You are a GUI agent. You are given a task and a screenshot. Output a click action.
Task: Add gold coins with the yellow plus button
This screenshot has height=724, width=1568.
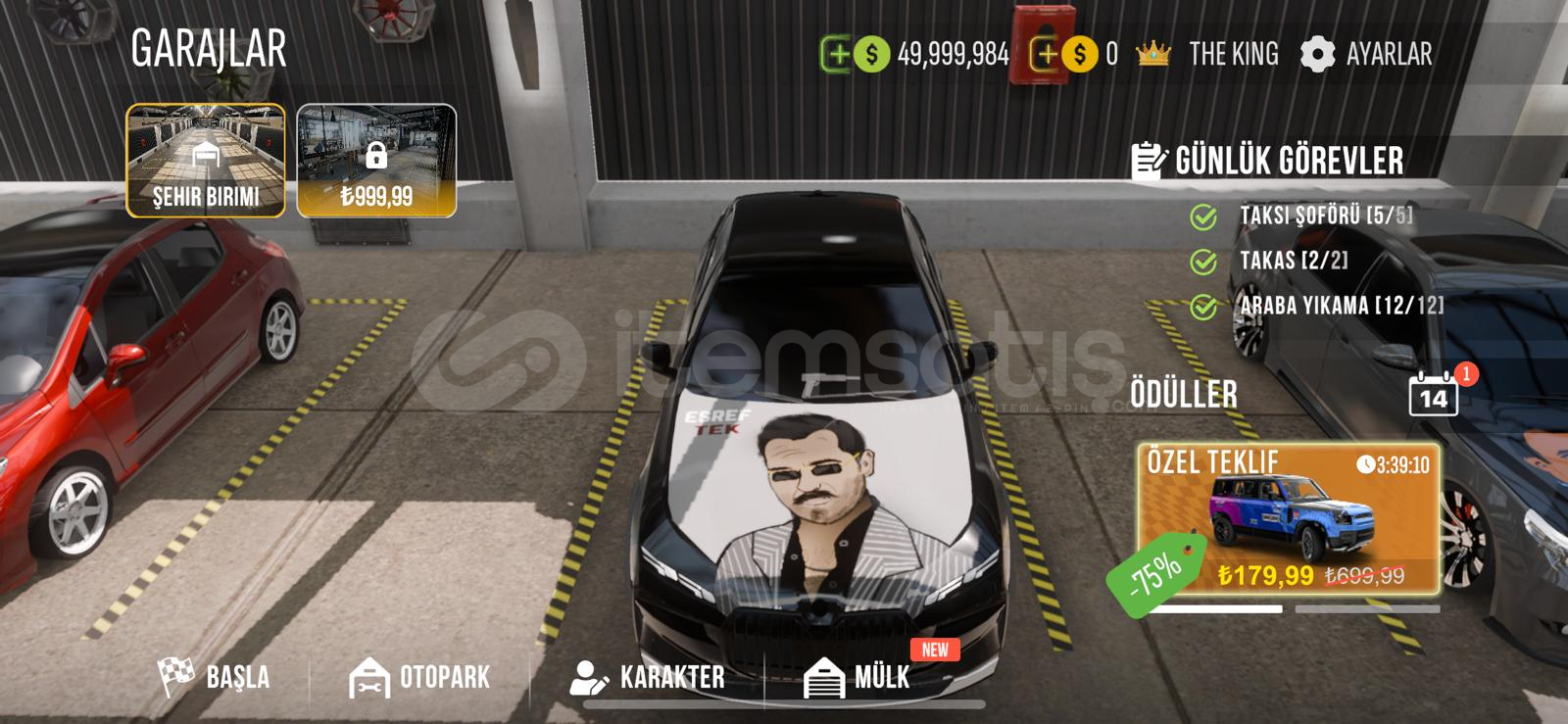coord(1046,54)
